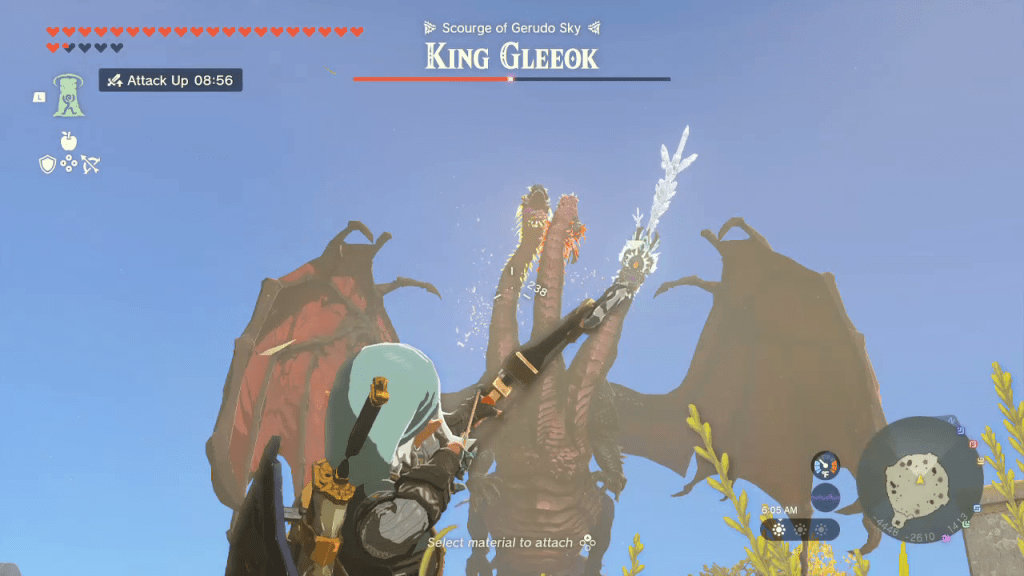Check the temperature gauge icon

(x=825, y=465)
